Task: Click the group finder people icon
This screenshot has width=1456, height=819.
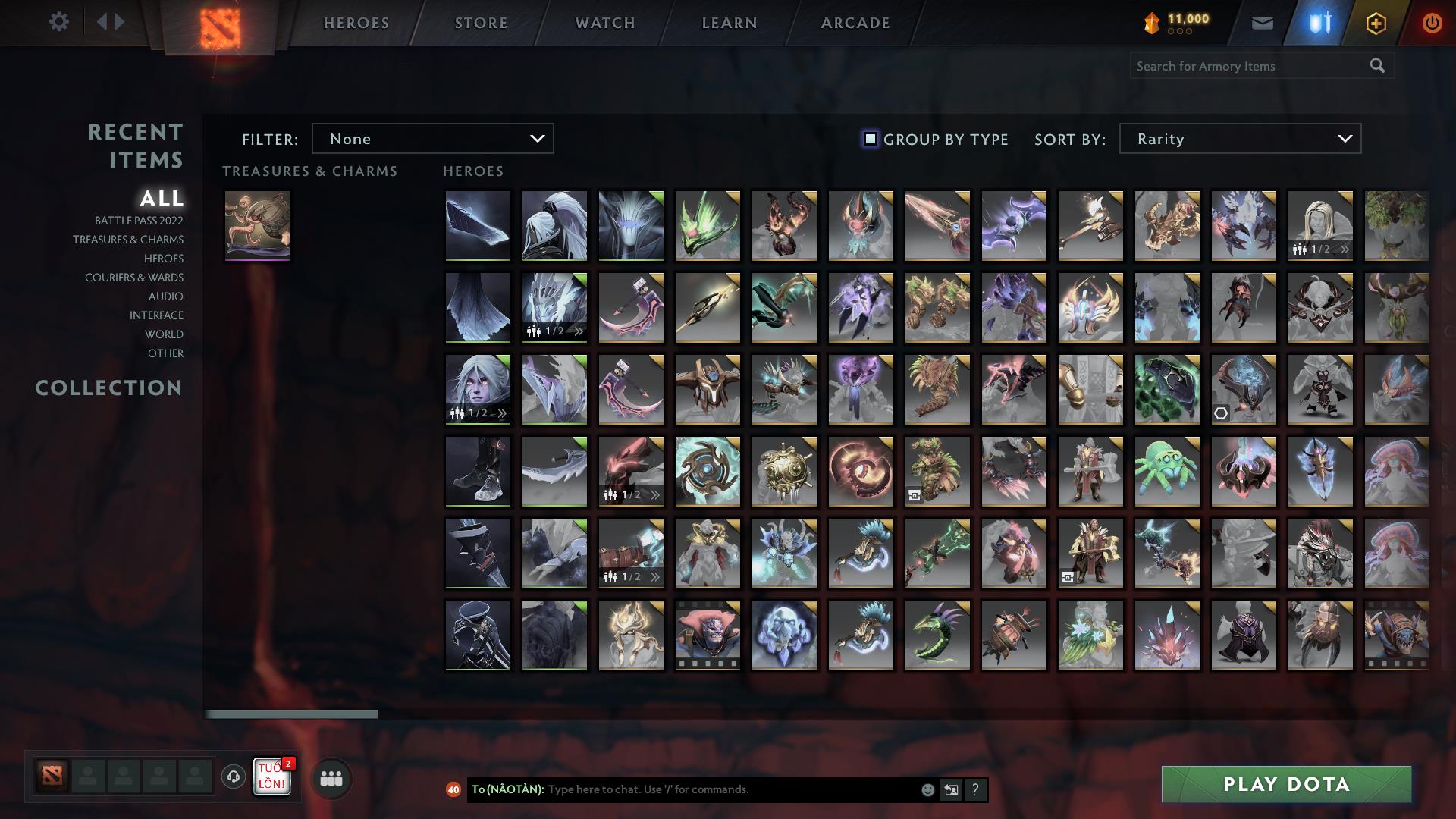Action: [331, 777]
